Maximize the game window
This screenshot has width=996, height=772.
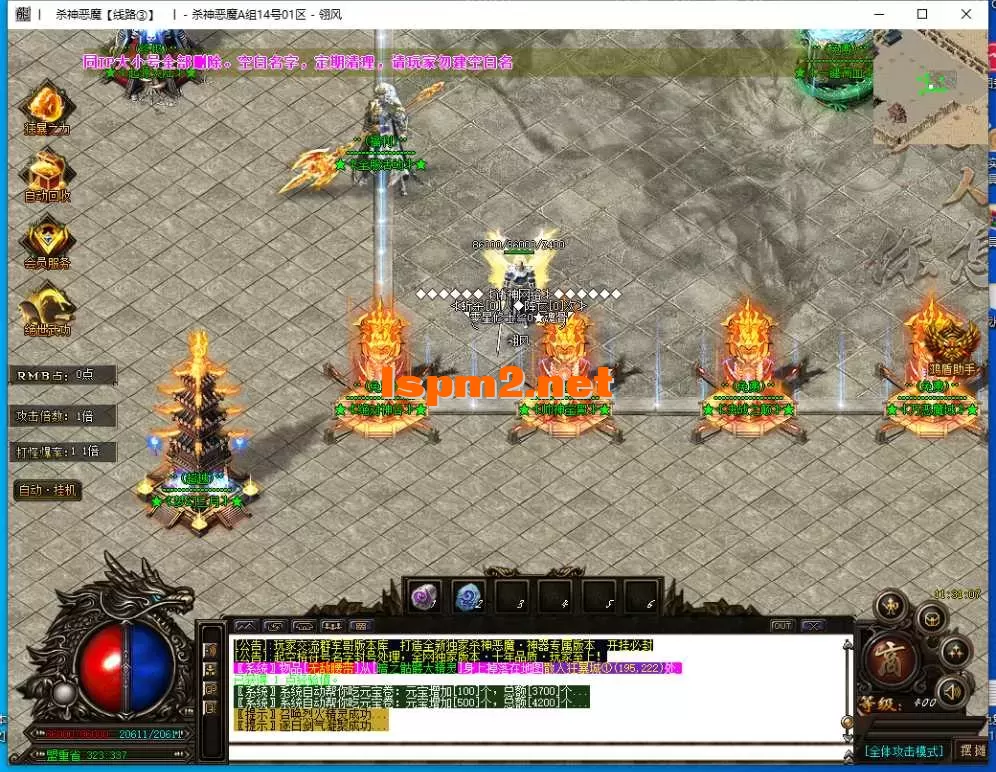923,14
